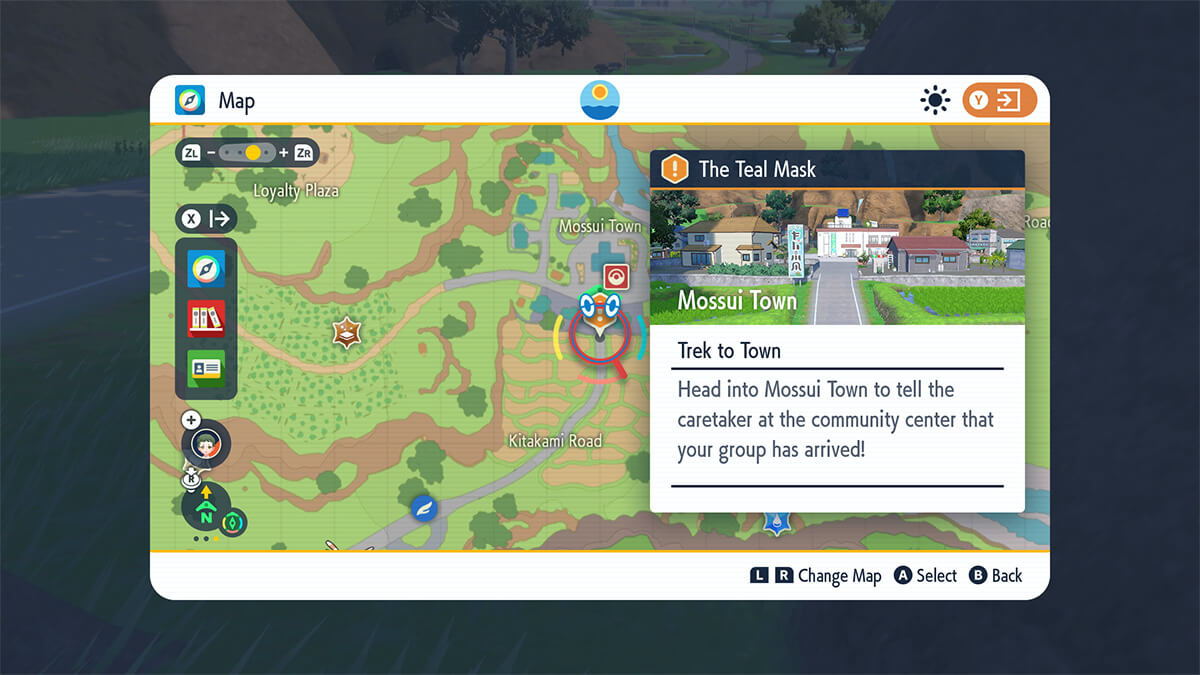Click the map zoom slider's yellow knob
1200x675 pixels.
[253, 153]
